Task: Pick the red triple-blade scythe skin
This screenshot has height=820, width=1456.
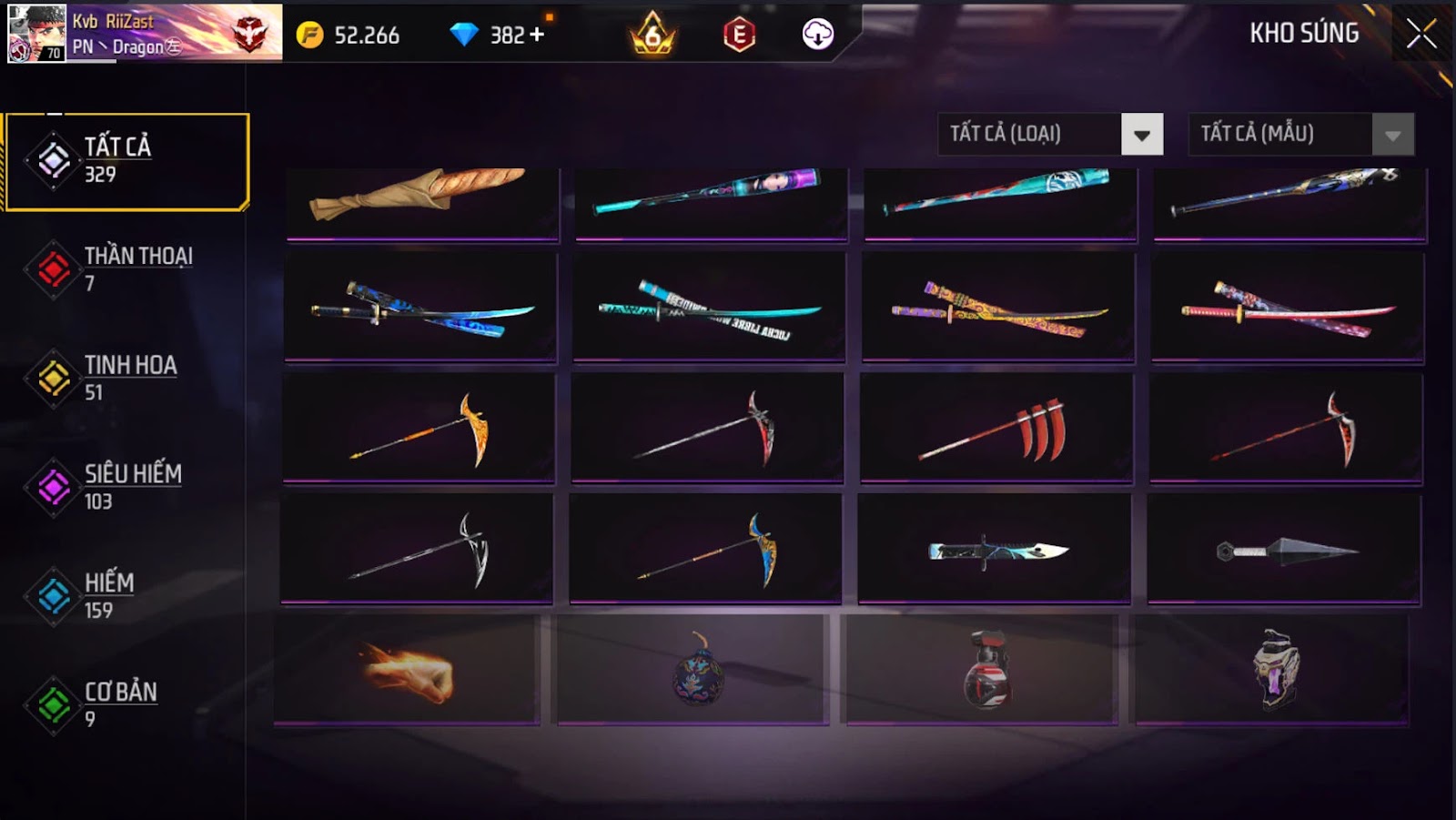Action: [996, 429]
